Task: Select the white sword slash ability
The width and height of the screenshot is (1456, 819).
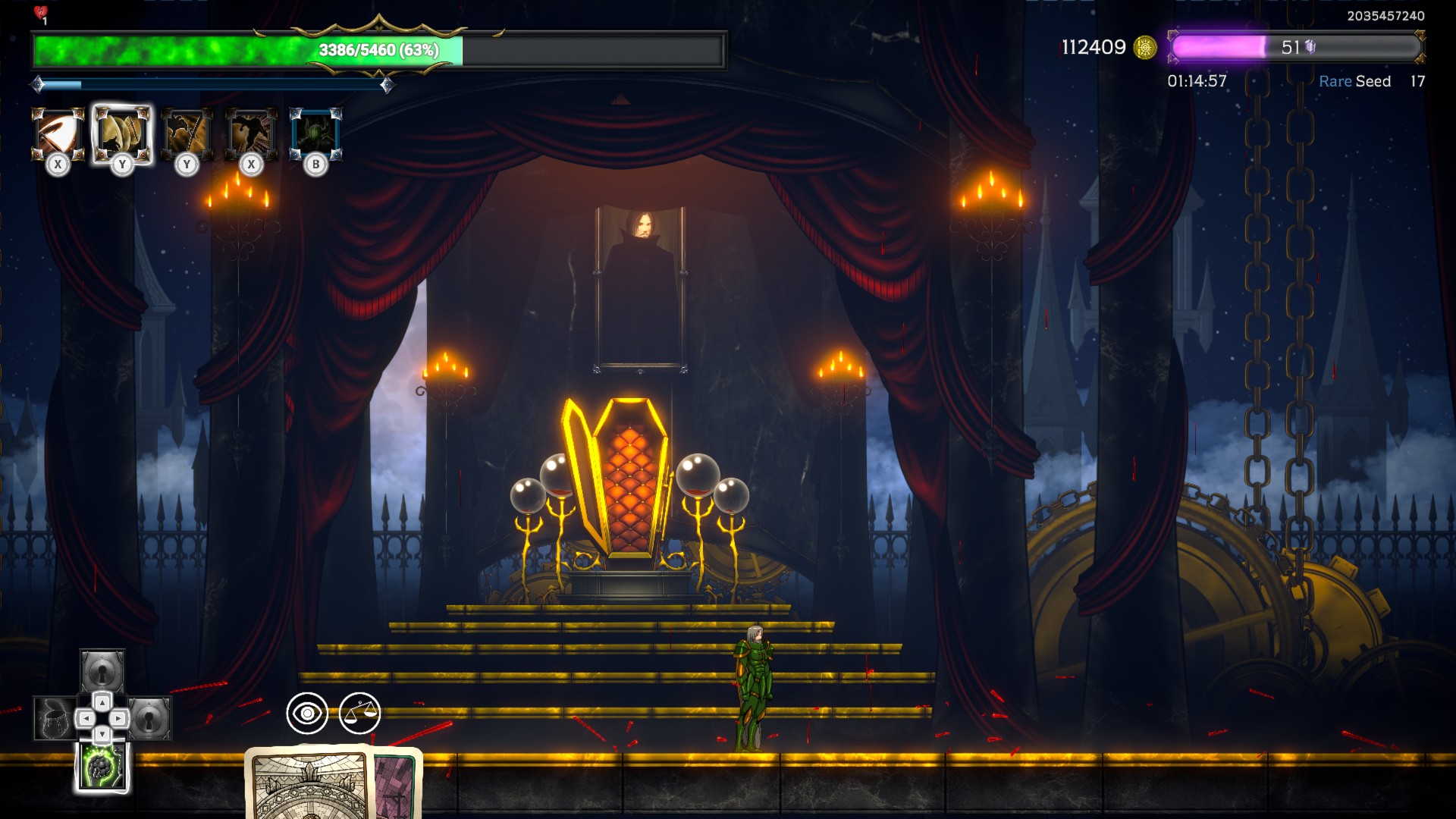Action: [x=58, y=134]
